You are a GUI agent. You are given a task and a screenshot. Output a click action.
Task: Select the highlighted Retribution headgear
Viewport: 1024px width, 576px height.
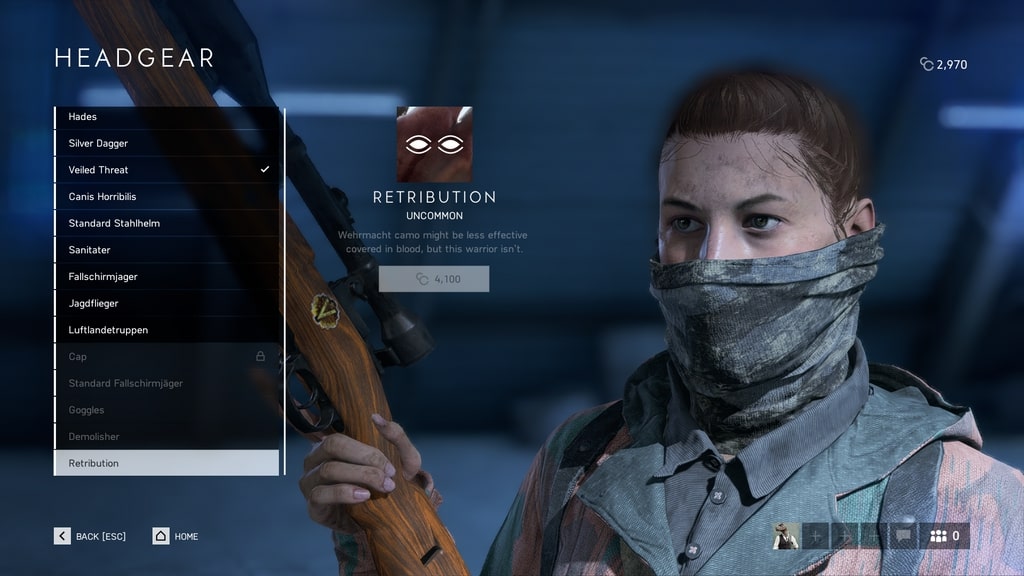(x=166, y=463)
